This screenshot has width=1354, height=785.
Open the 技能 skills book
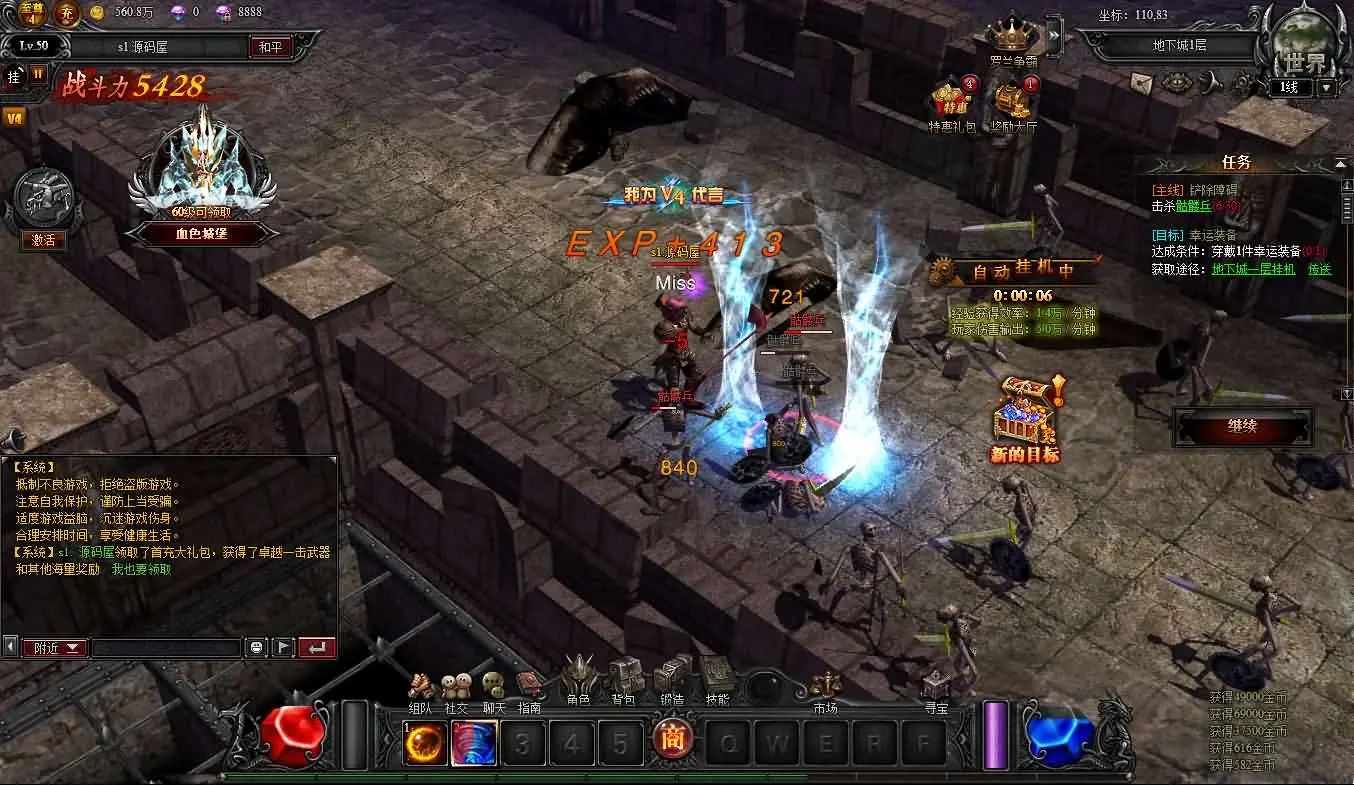point(717,679)
